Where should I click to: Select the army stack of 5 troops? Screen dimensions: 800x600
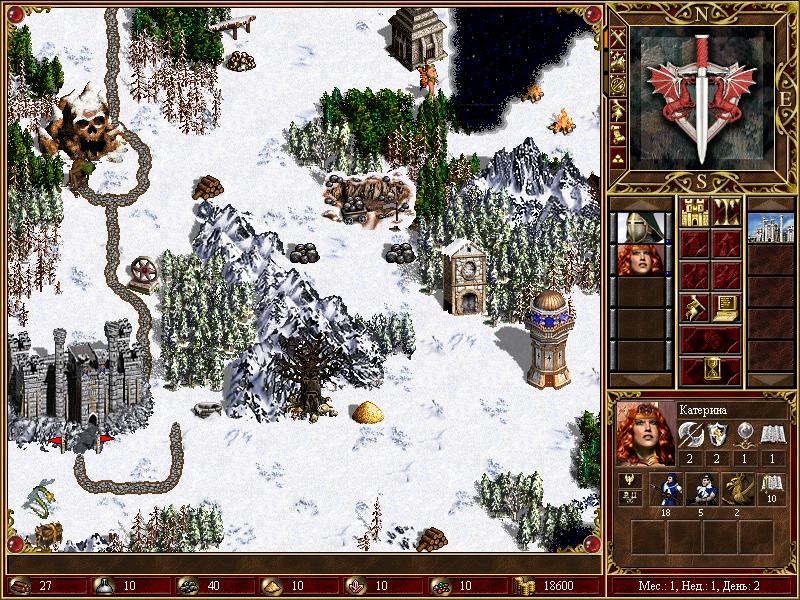[x=703, y=488]
